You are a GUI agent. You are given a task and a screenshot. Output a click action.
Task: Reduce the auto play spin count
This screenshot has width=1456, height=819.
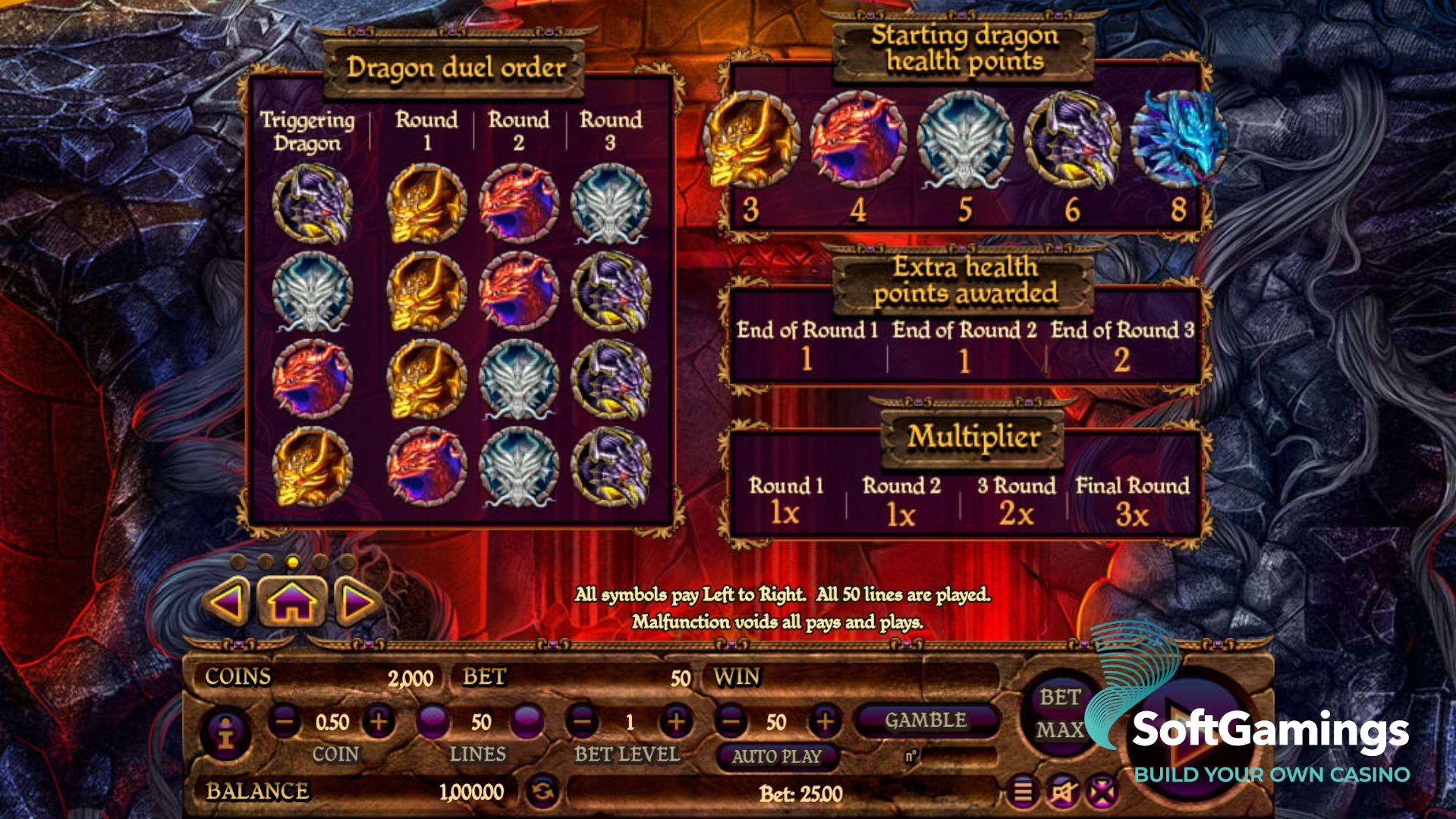pyautogui.click(x=731, y=721)
